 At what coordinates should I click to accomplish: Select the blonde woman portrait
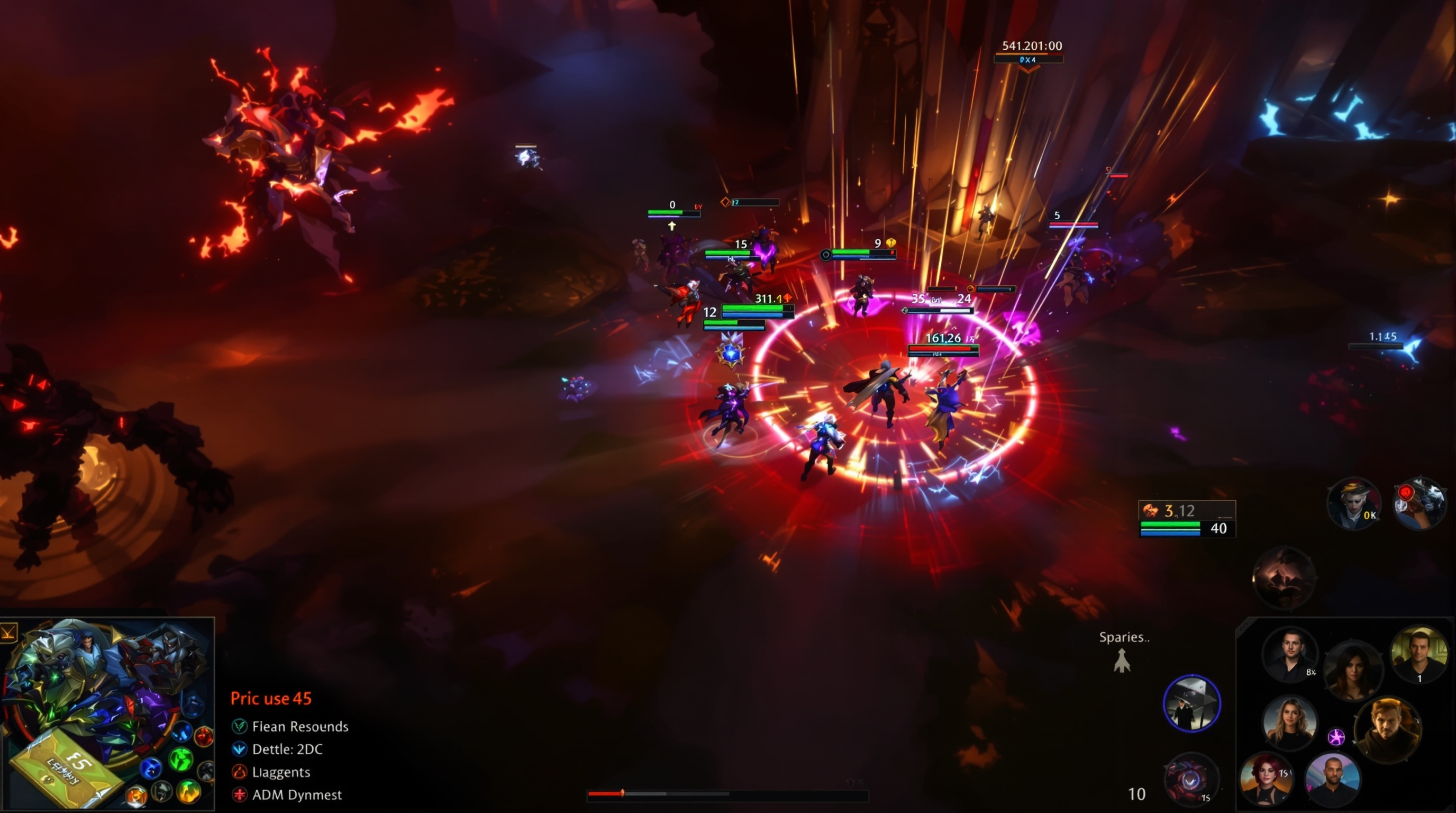[x=1289, y=722]
